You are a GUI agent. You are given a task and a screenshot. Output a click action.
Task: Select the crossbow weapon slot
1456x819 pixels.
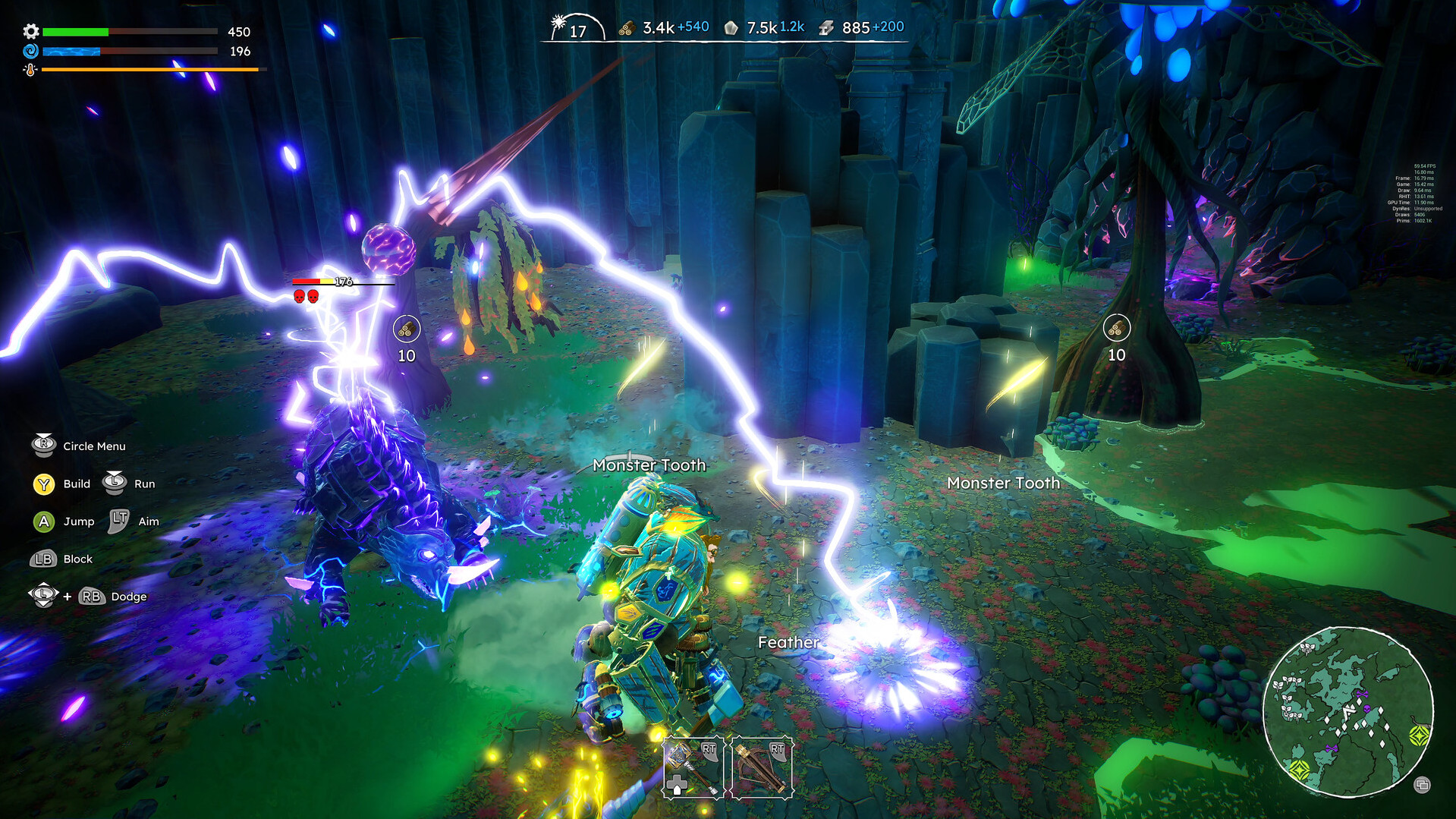click(762, 767)
